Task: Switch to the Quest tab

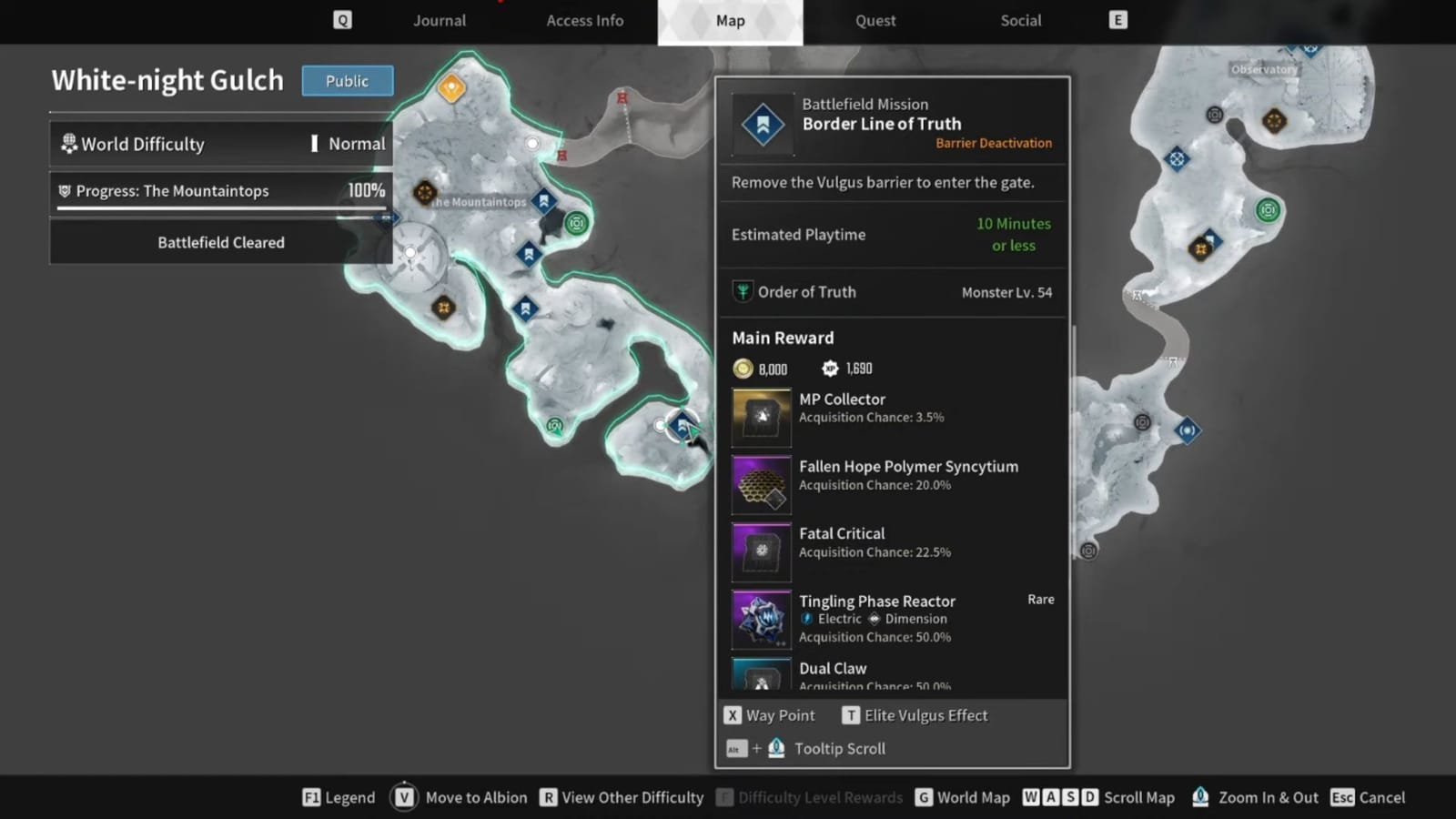Action: (x=875, y=20)
